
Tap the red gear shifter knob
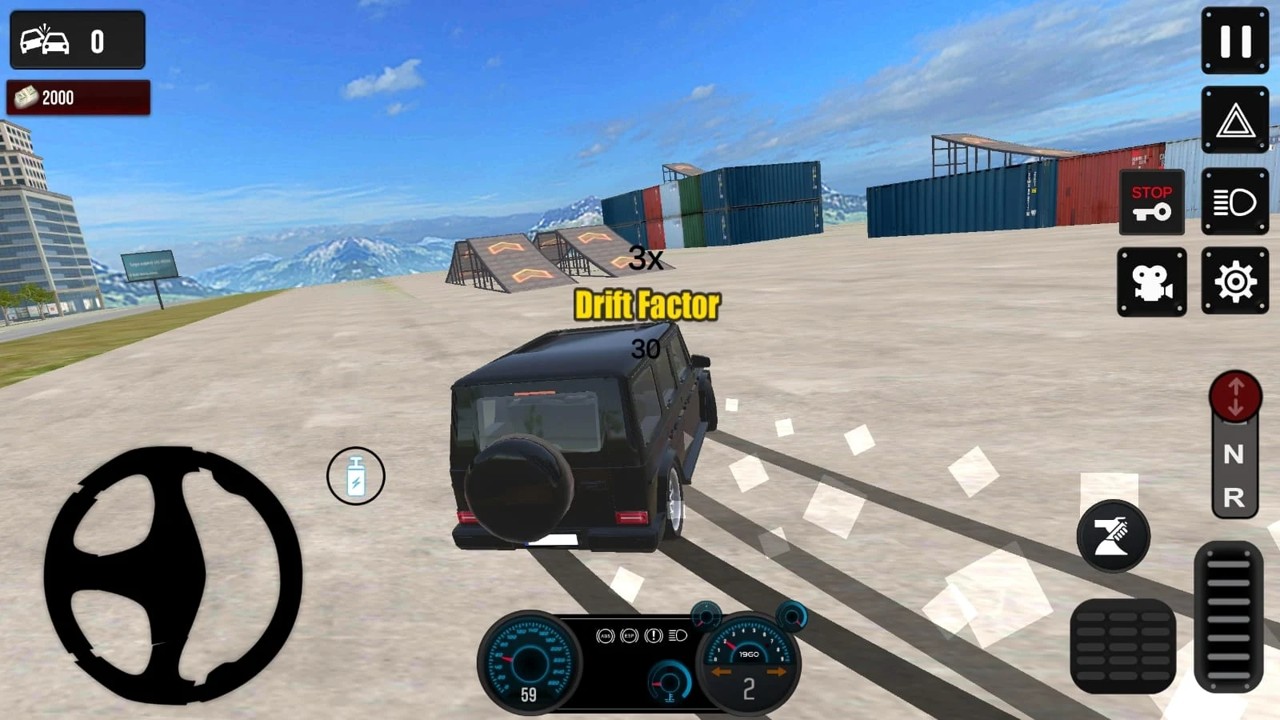pos(1235,396)
